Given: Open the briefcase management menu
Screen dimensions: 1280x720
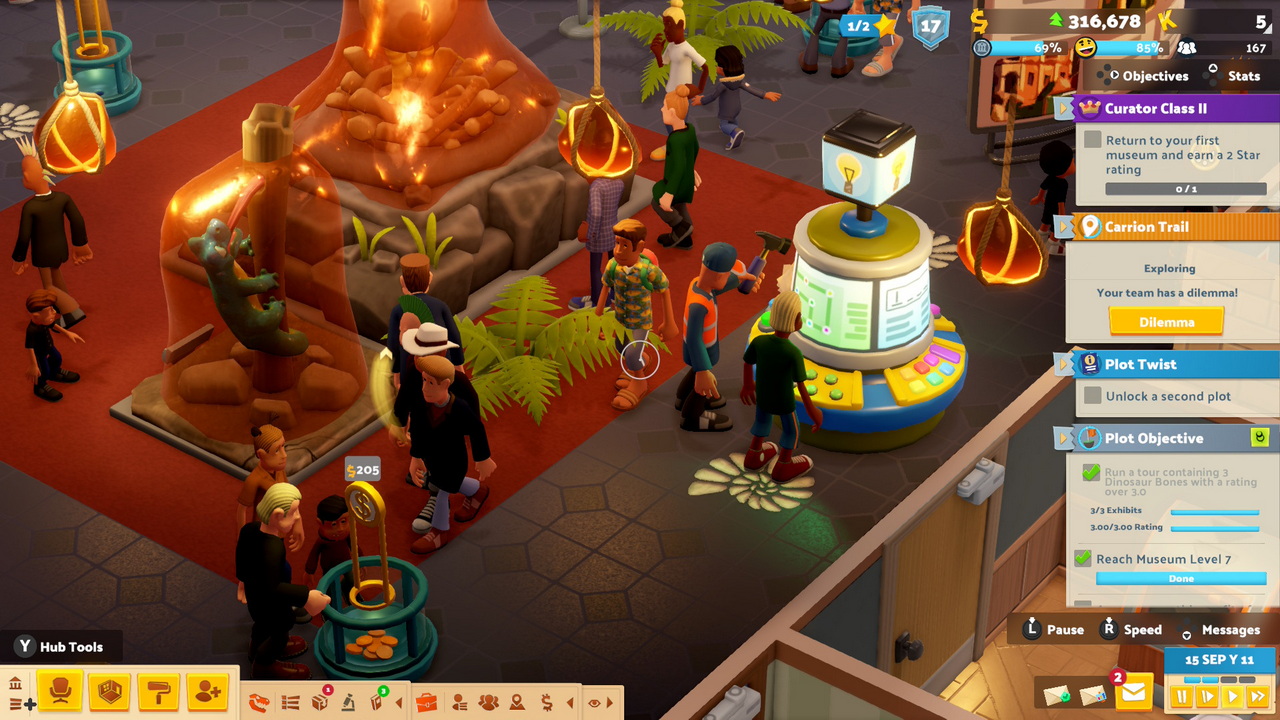Looking at the screenshot, I should pos(426,702).
